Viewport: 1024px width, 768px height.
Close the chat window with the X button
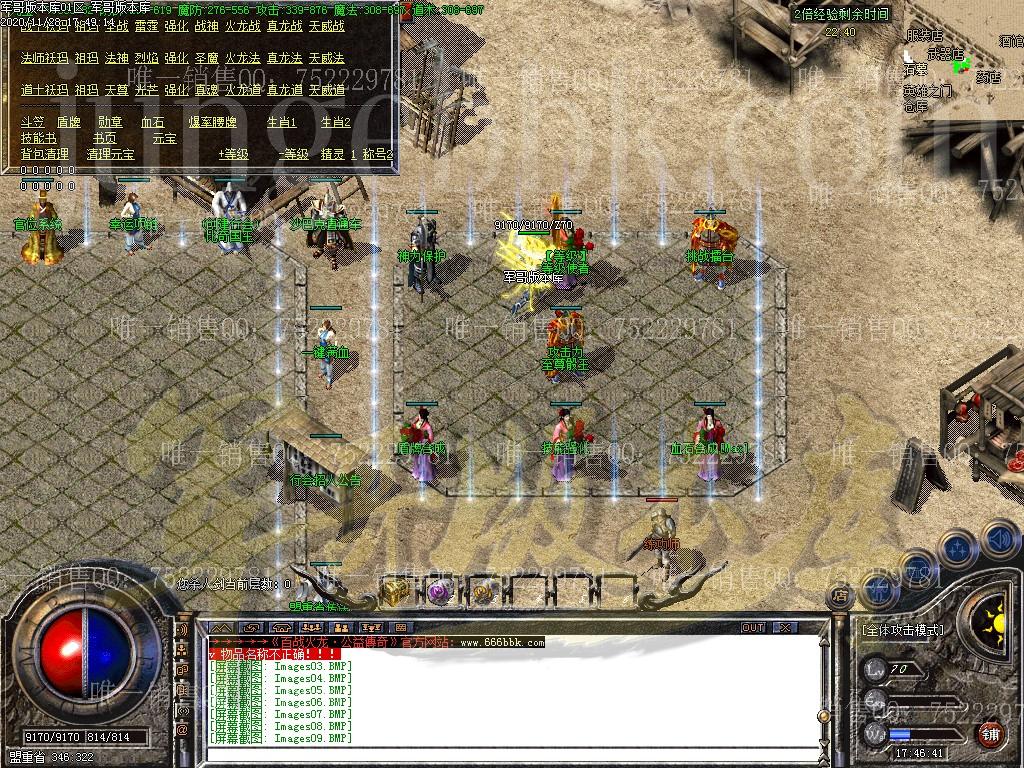point(786,628)
